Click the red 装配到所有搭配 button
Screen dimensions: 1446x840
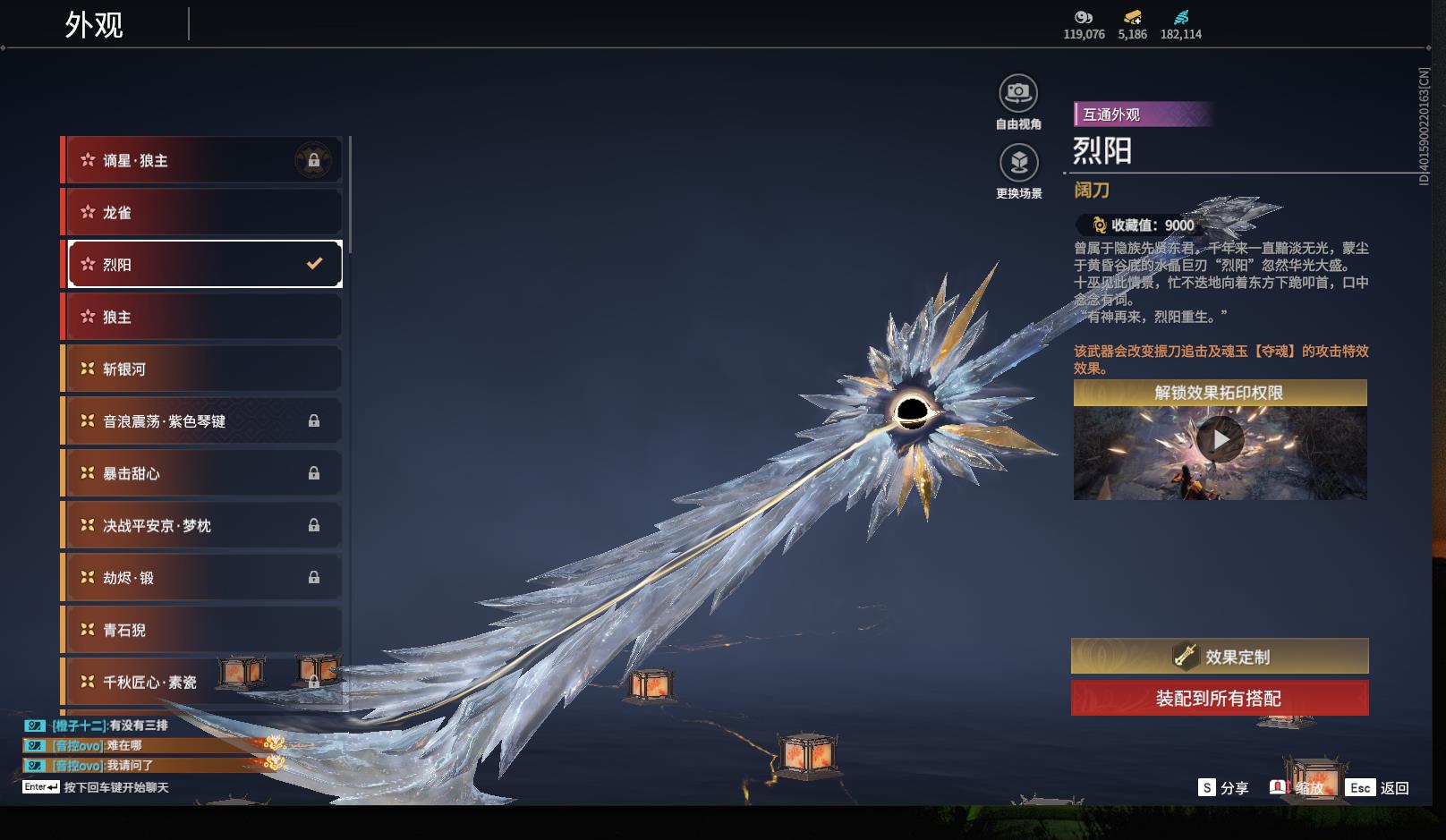pos(1220,698)
